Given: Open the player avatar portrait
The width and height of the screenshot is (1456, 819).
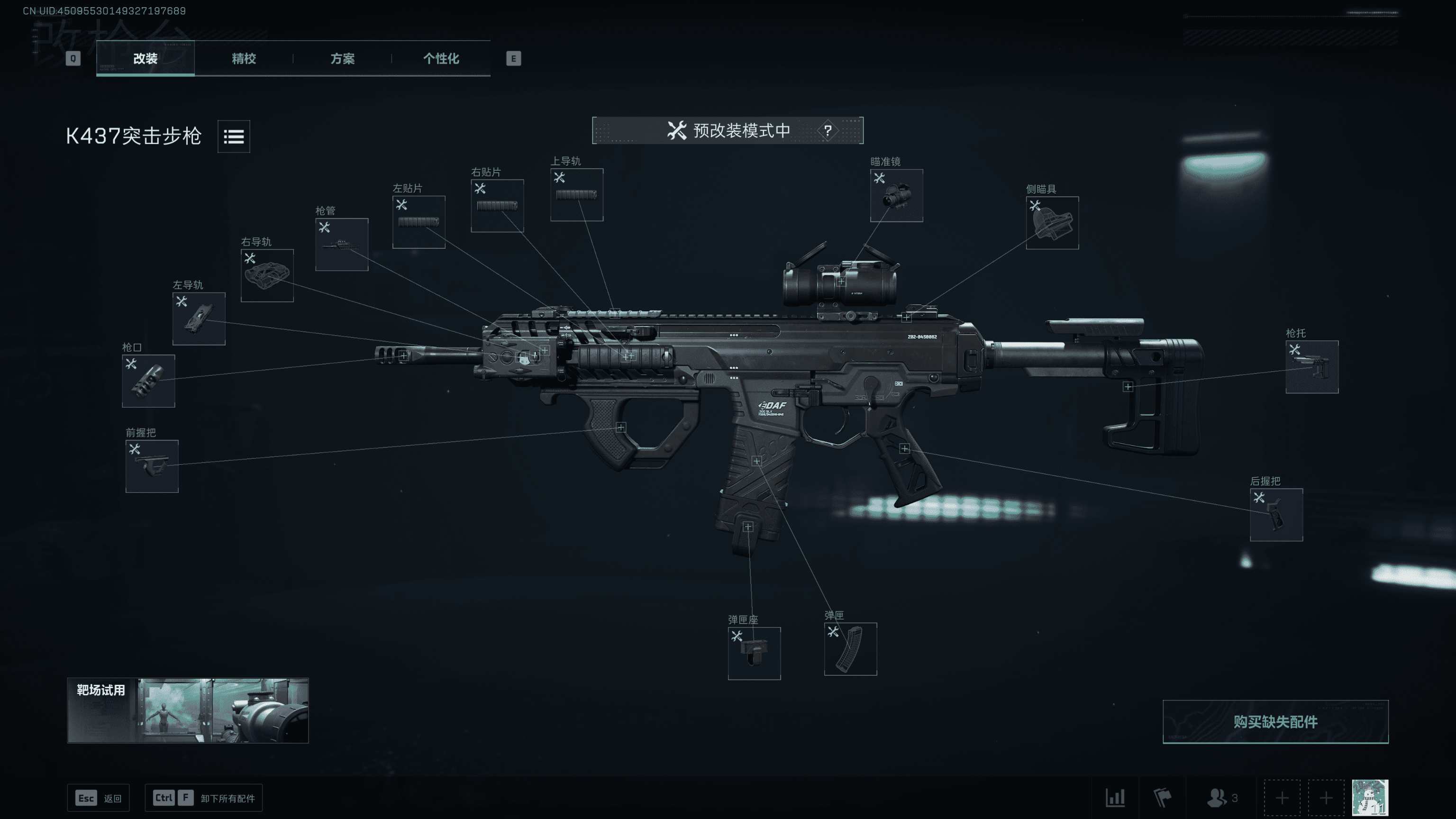Looking at the screenshot, I should (1370, 798).
